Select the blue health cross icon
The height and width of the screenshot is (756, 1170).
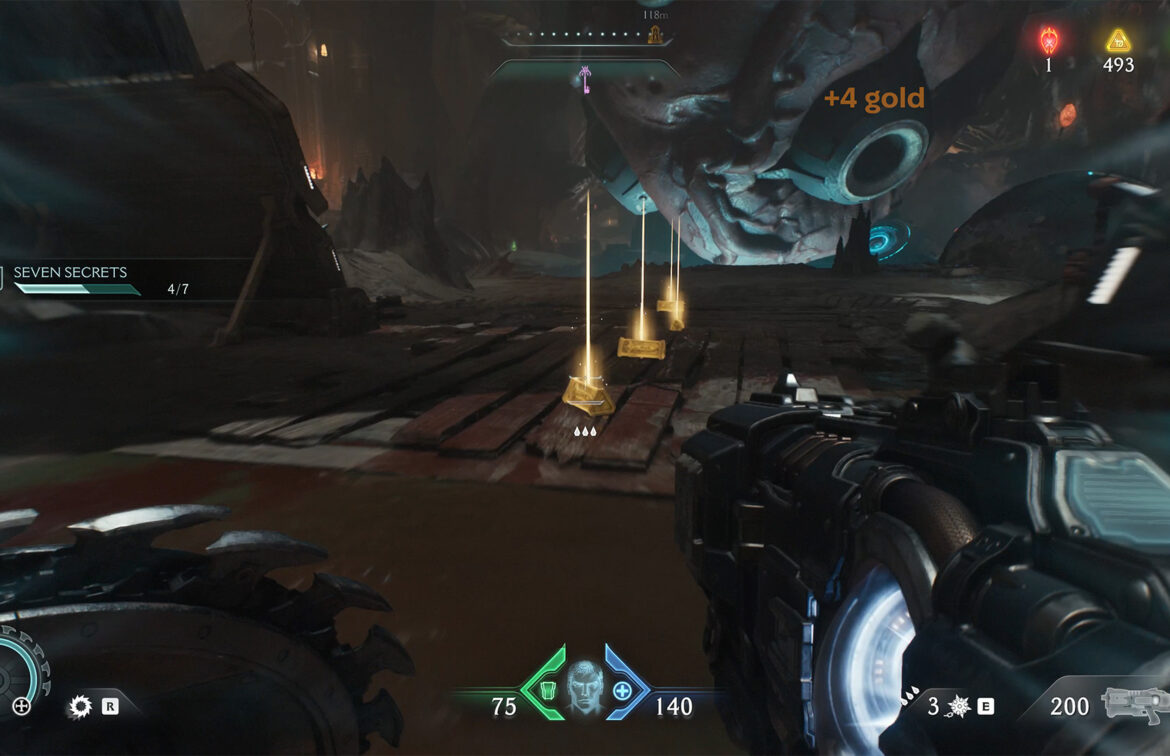click(621, 689)
